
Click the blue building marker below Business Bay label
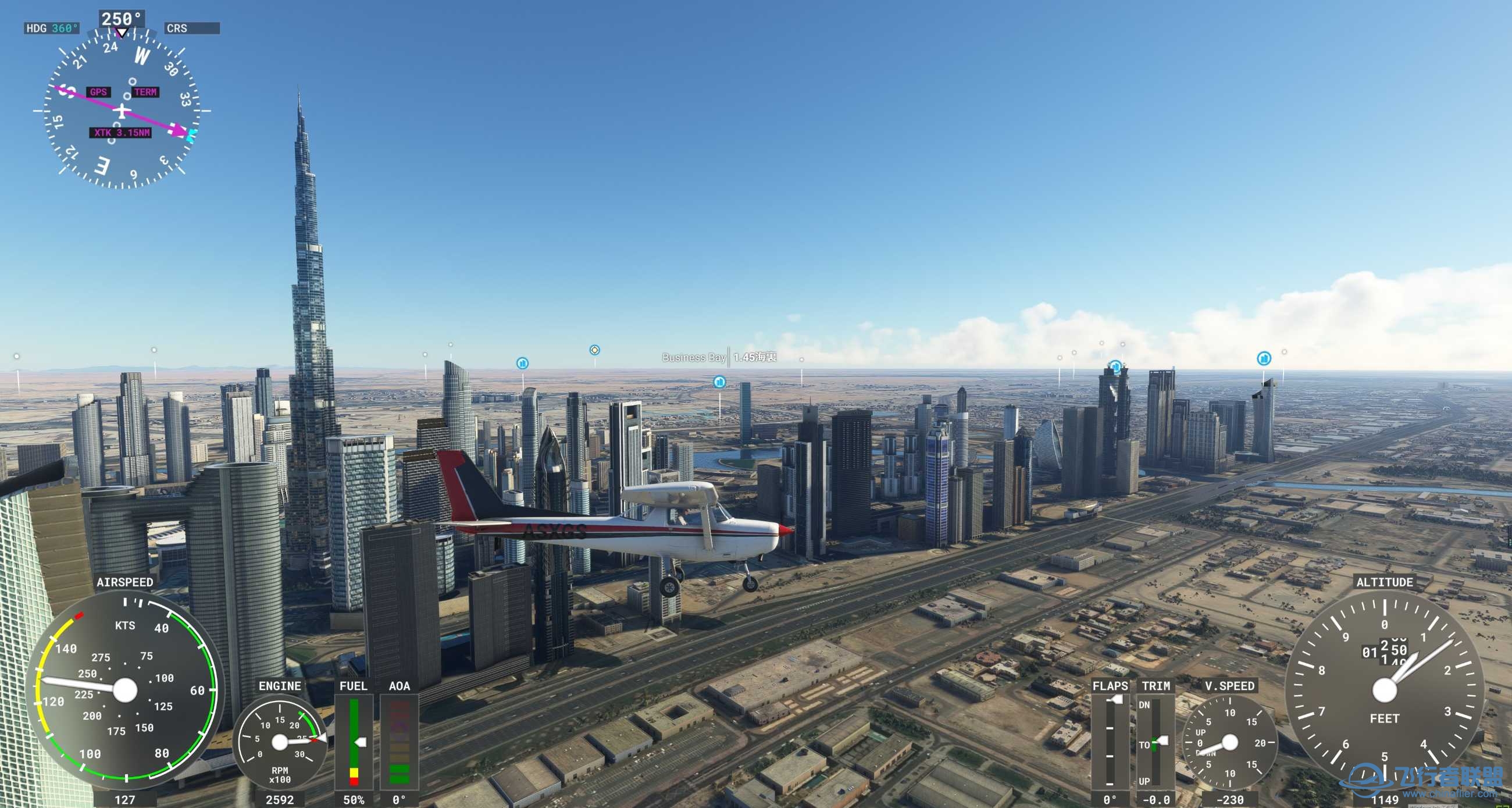point(719,382)
